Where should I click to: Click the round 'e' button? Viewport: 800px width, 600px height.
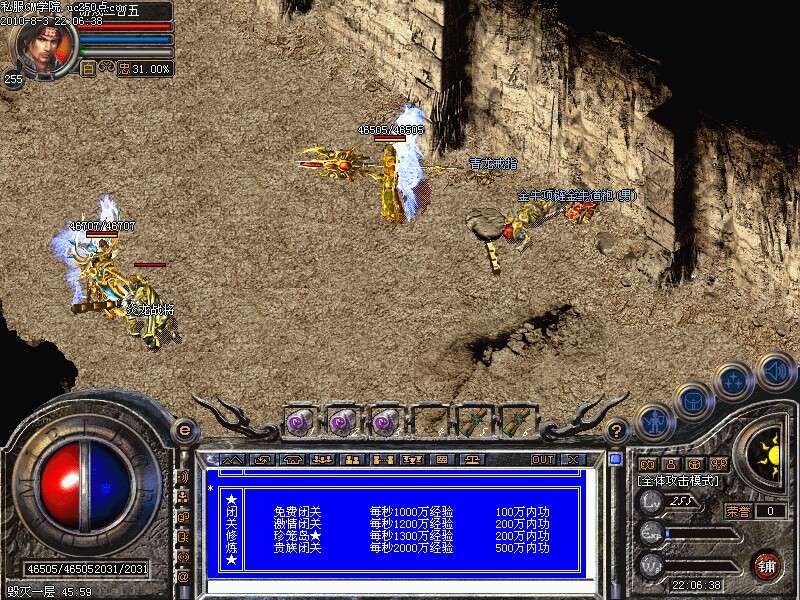[183, 430]
